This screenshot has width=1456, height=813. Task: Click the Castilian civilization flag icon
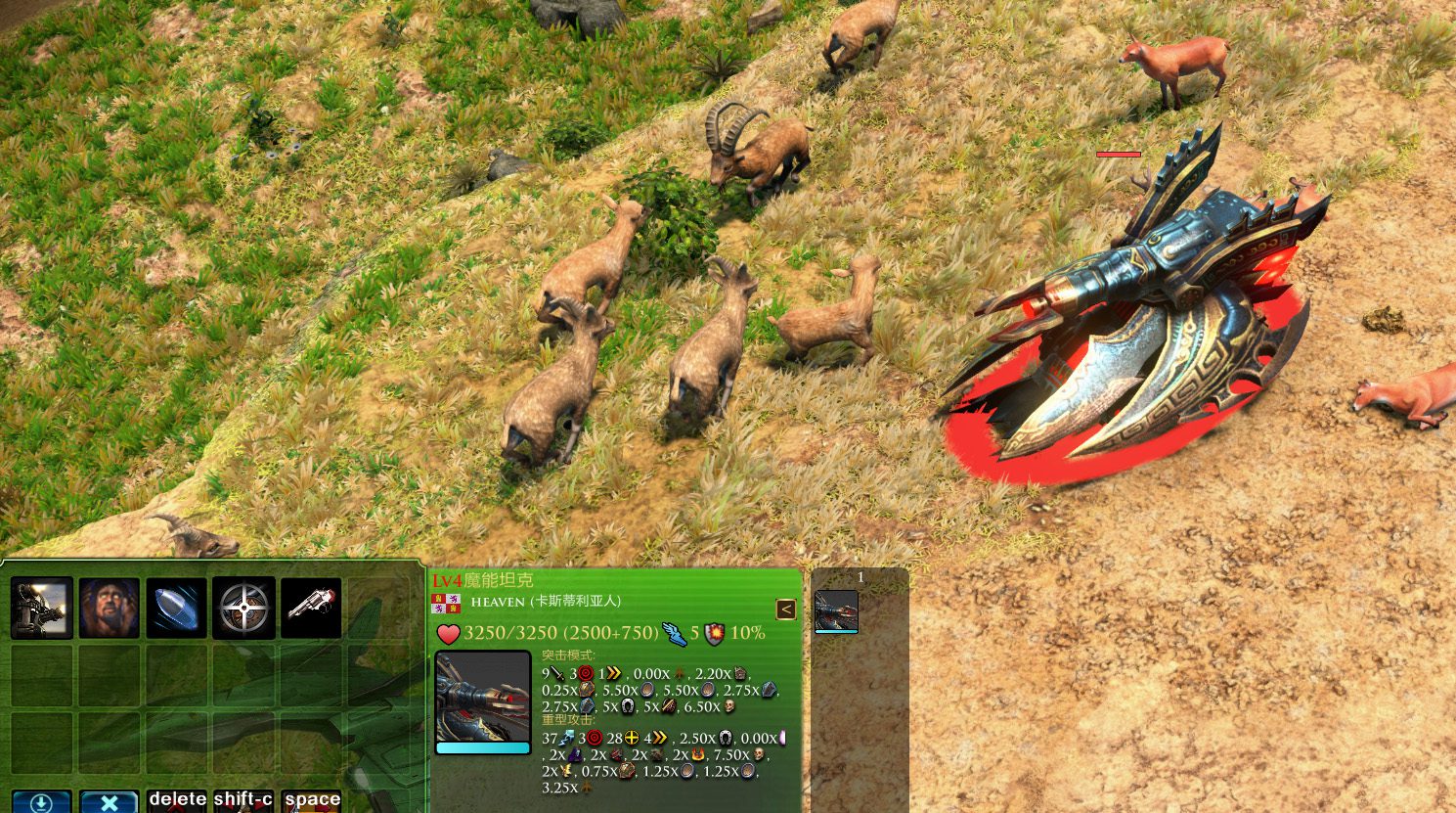pos(447,603)
